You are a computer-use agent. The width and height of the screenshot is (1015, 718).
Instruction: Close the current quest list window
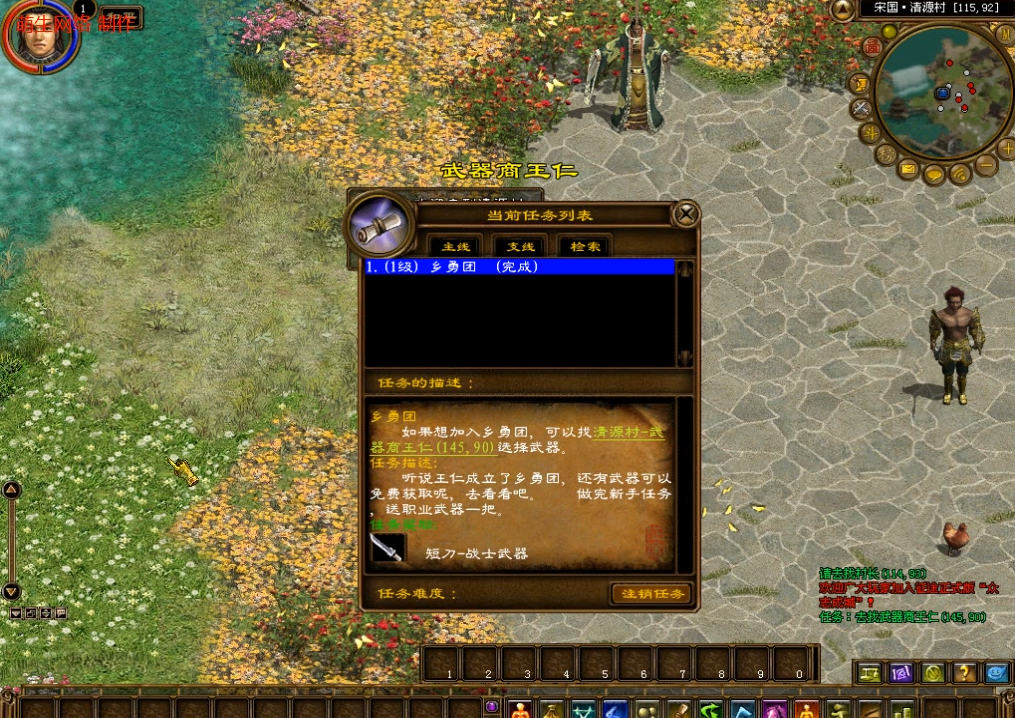point(685,214)
